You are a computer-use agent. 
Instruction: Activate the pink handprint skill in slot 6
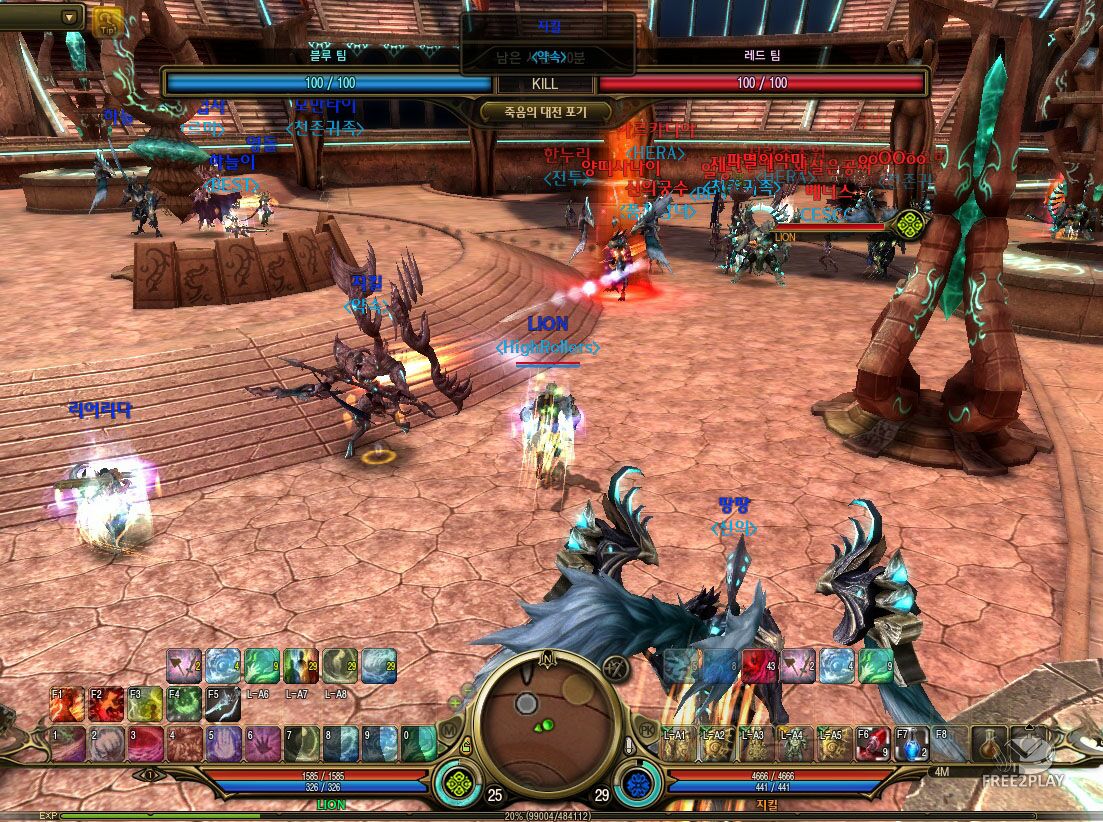tap(262, 745)
